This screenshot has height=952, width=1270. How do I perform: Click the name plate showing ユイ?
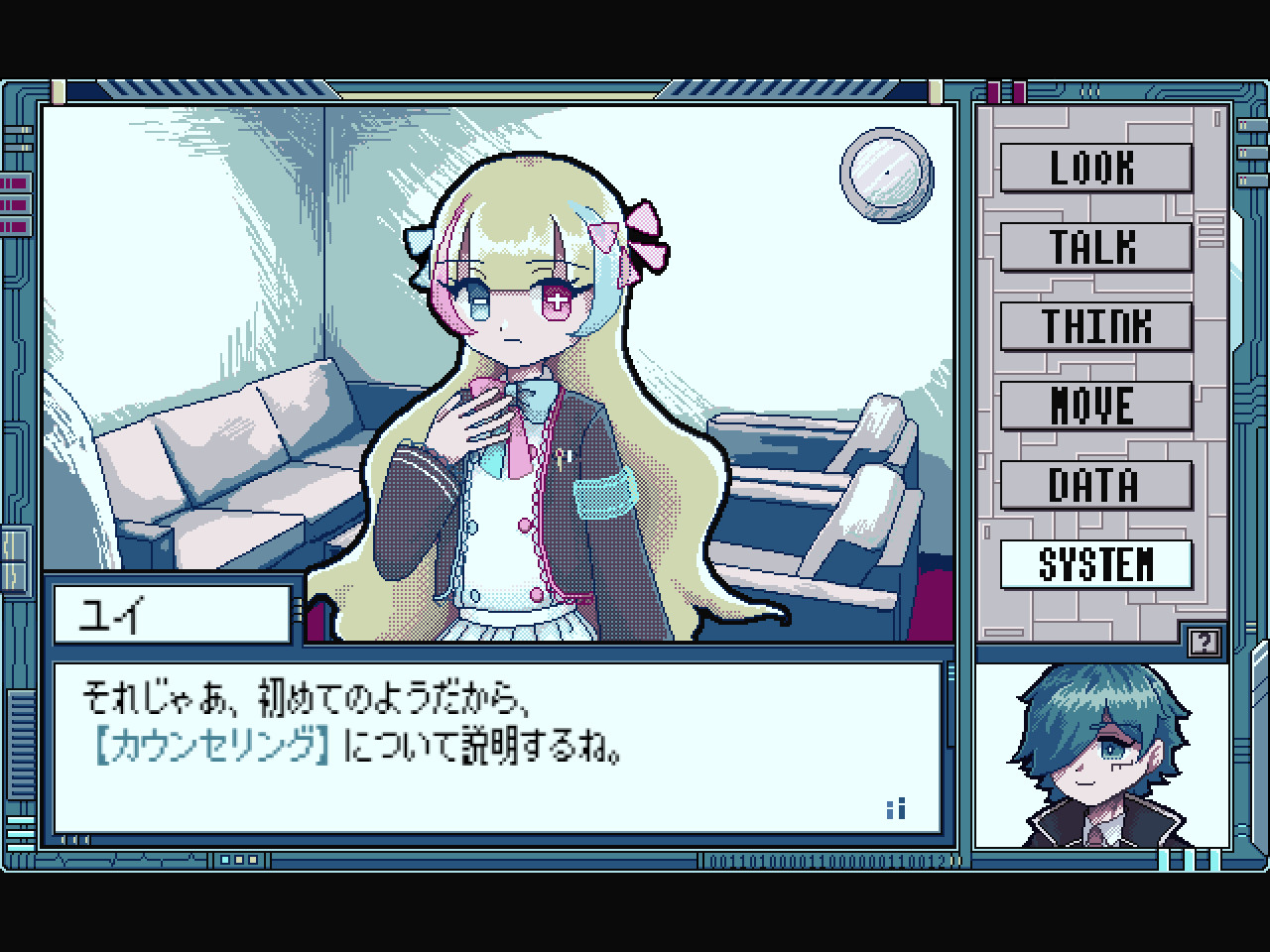171,611
